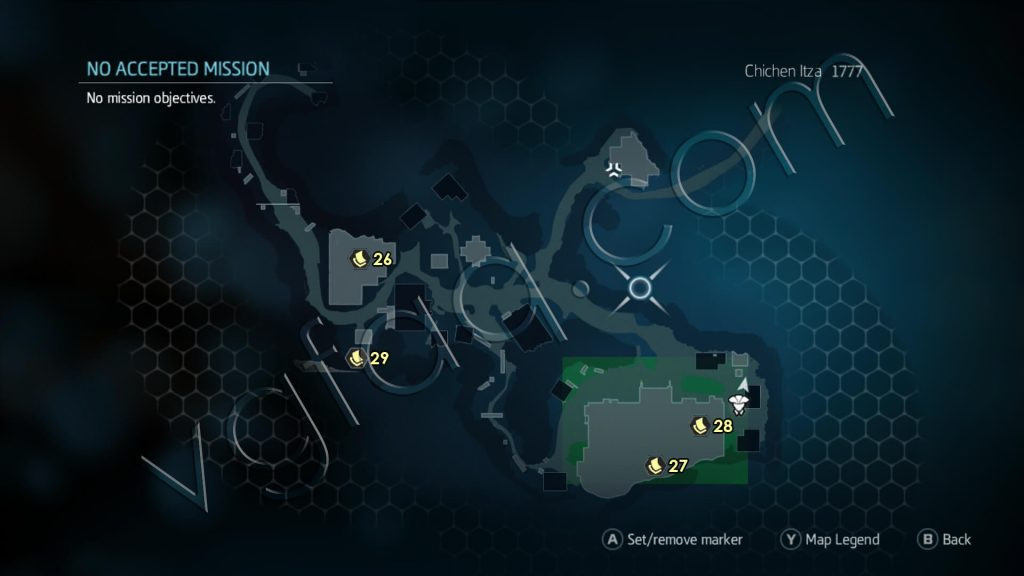Select the white player arrow marker

pos(742,383)
